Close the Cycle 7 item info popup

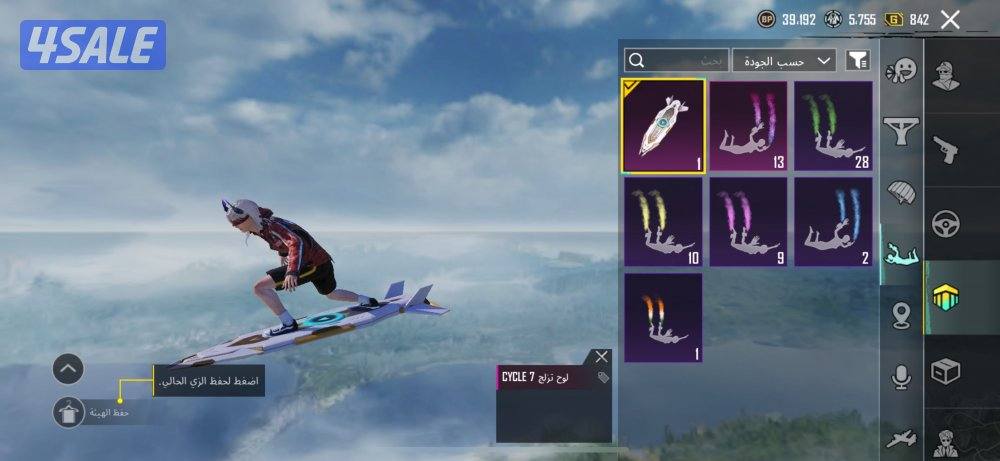601,356
